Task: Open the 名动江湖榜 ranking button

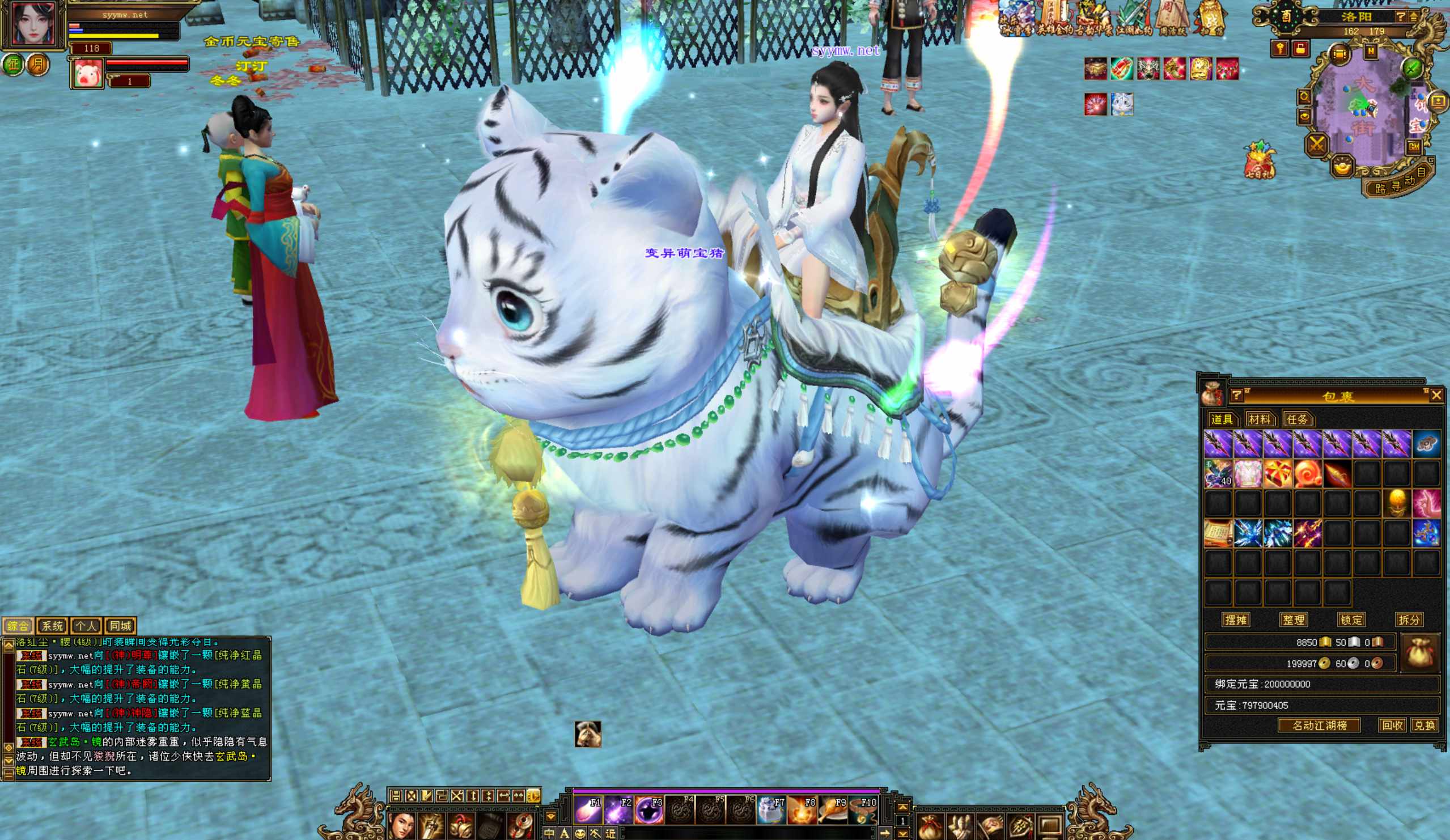Action: click(1319, 726)
